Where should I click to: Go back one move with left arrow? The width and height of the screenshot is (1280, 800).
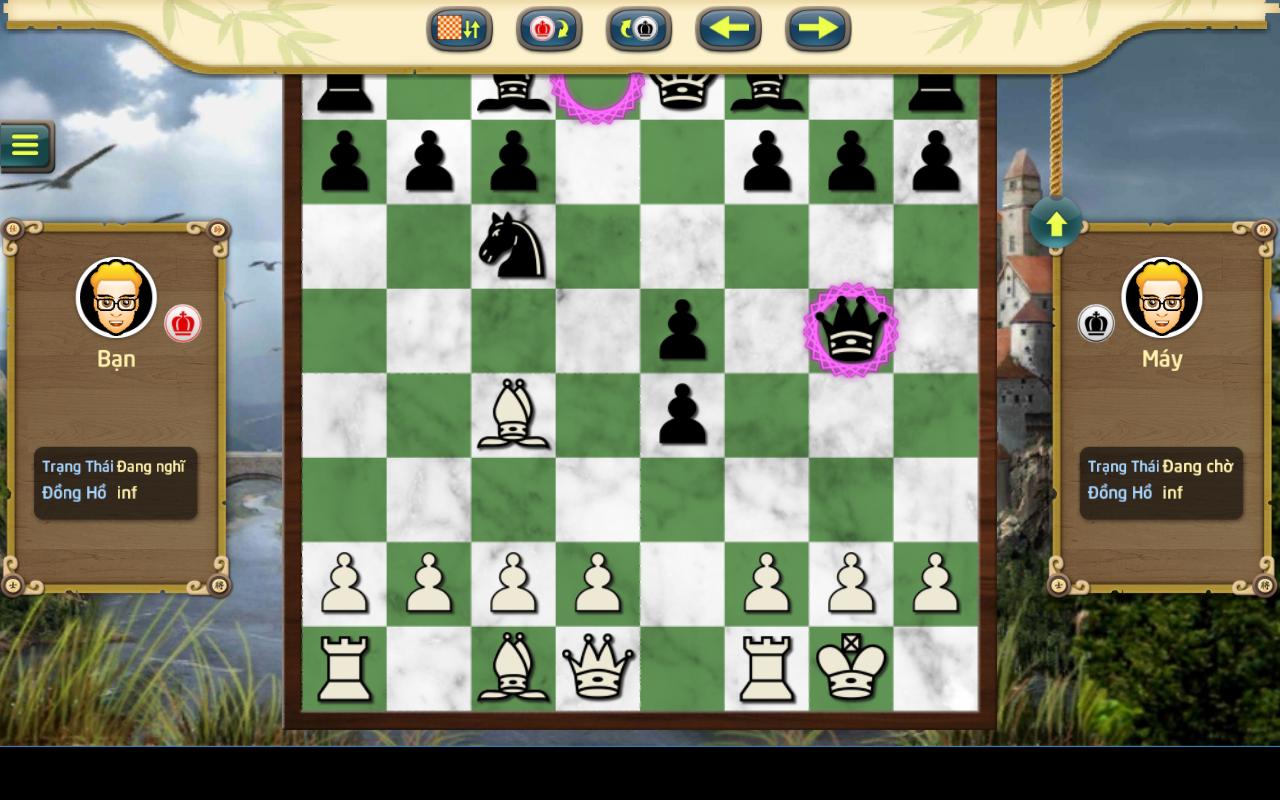click(728, 29)
